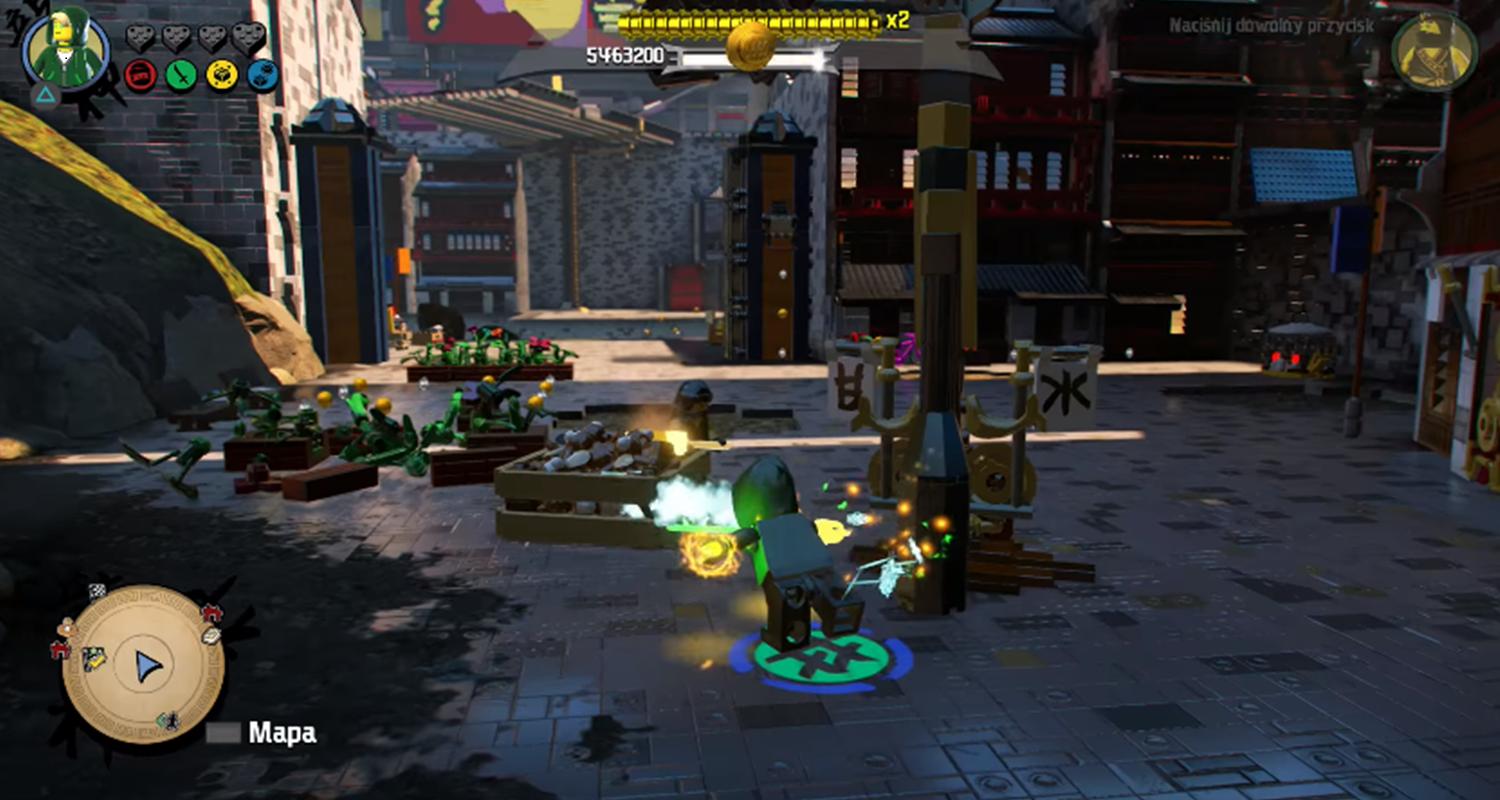This screenshot has height=800, width=1500.
Task: Select the red circular ability token
Action: [140, 75]
